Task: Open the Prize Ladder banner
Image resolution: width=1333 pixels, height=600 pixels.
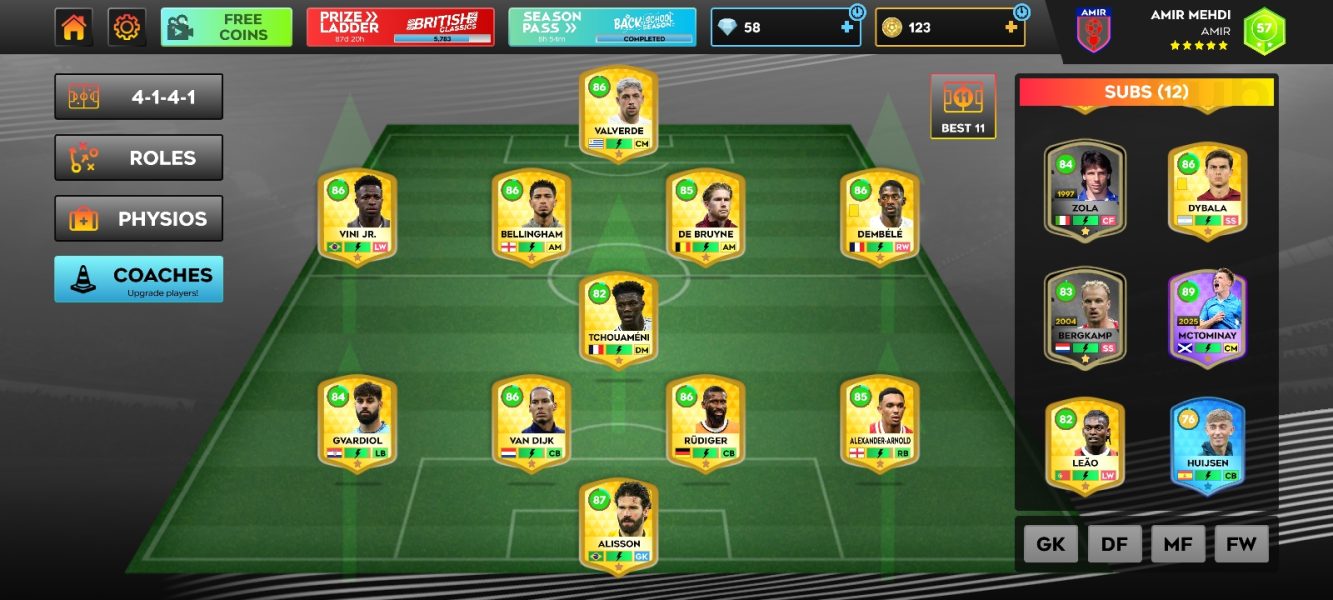Action: pos(398,27)
